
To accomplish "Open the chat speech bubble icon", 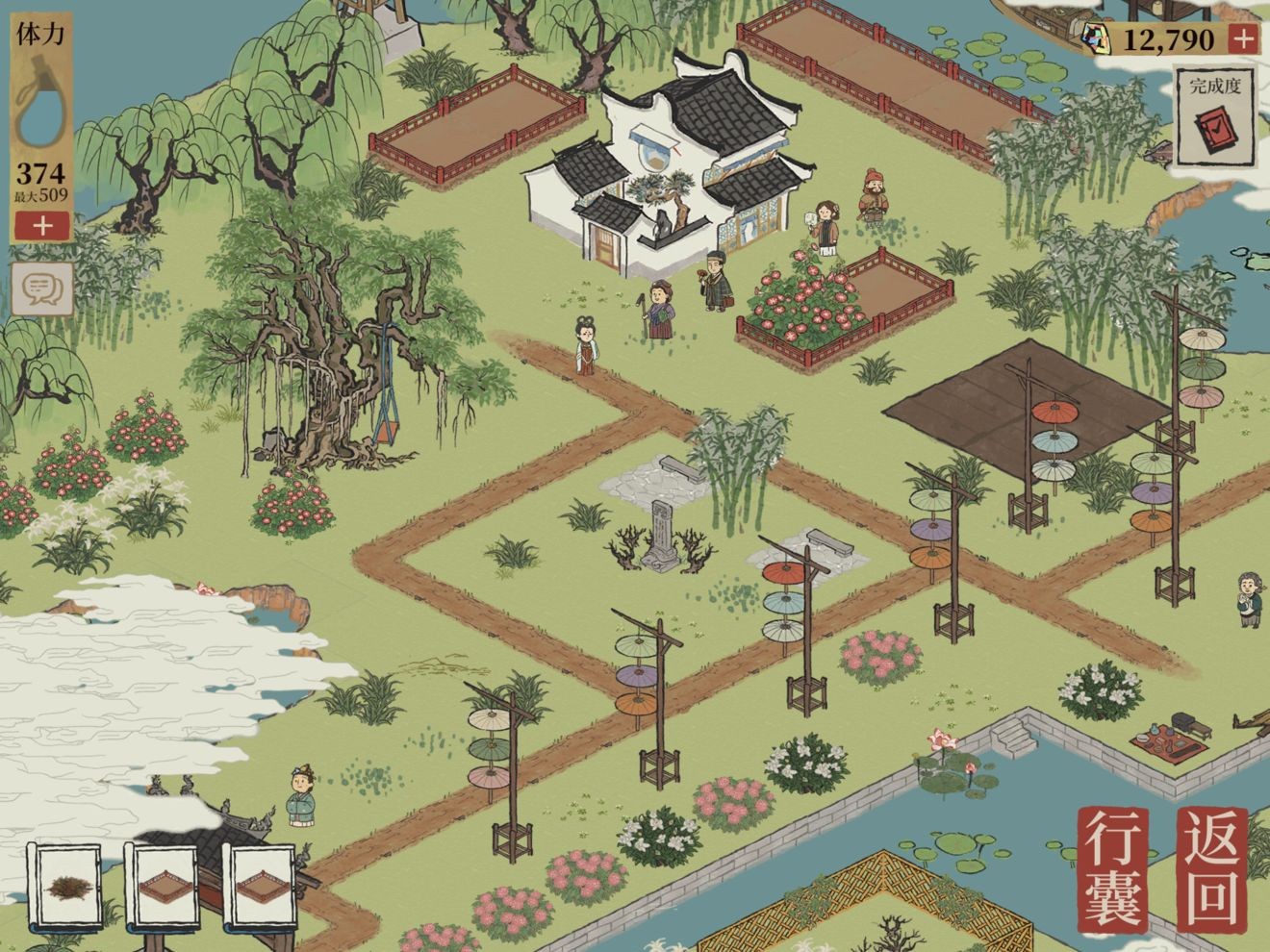I will pyautogui.click(x=43, y=287).
